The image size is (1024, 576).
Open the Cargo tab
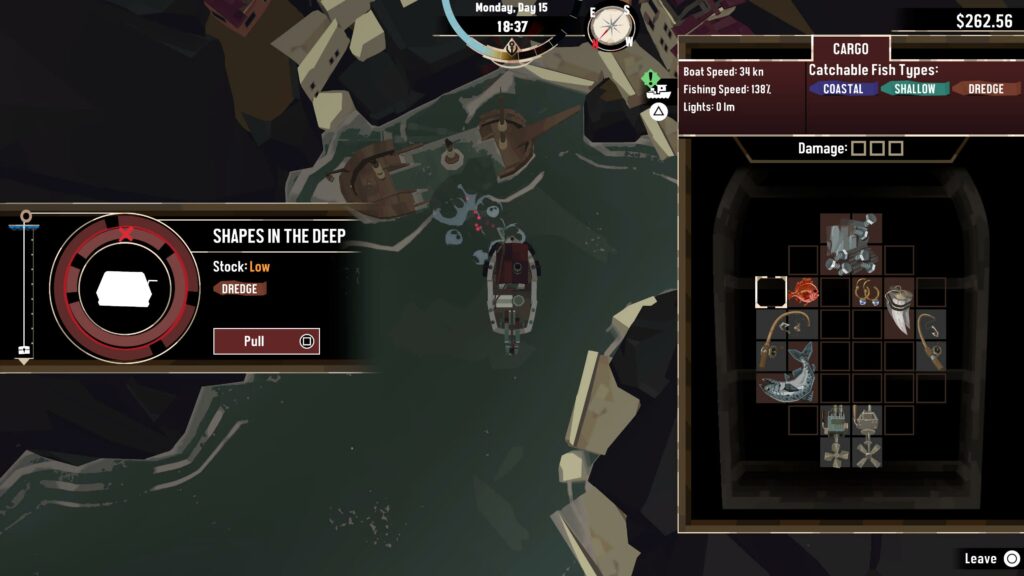[849, 49]
